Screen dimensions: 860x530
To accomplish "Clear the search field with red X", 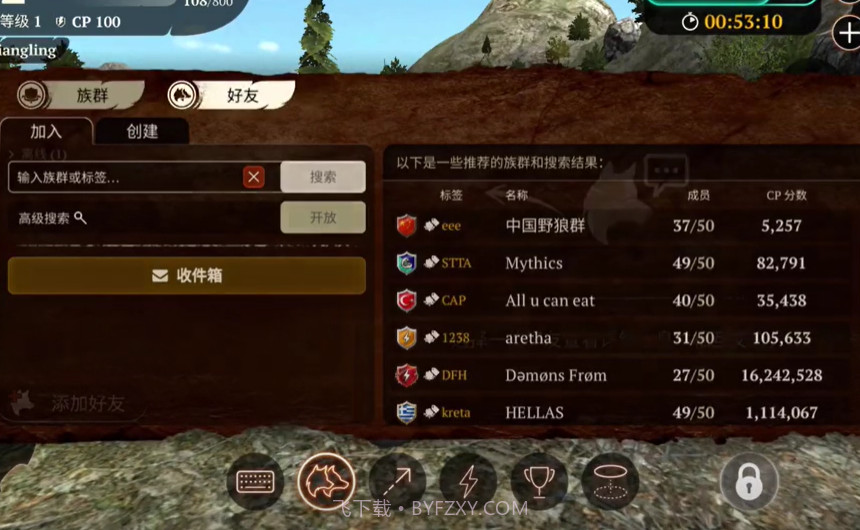I will [254, 177].
